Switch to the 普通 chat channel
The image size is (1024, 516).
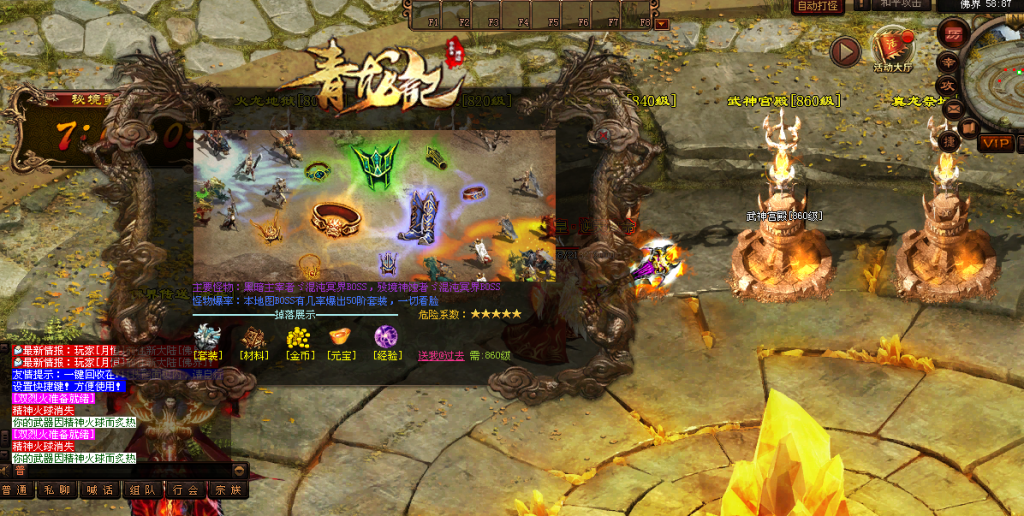tap(15, 490)
